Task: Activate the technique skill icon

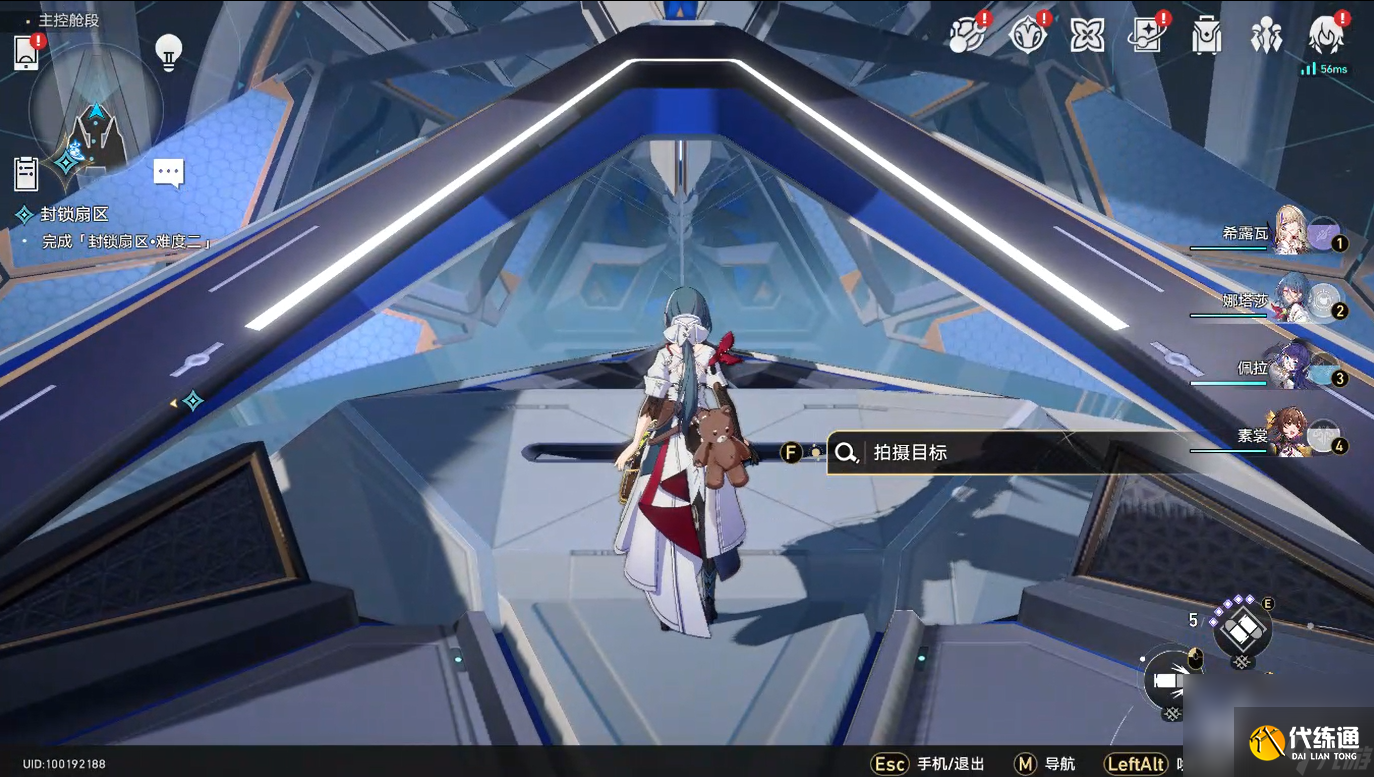Action: [1241, 629]
